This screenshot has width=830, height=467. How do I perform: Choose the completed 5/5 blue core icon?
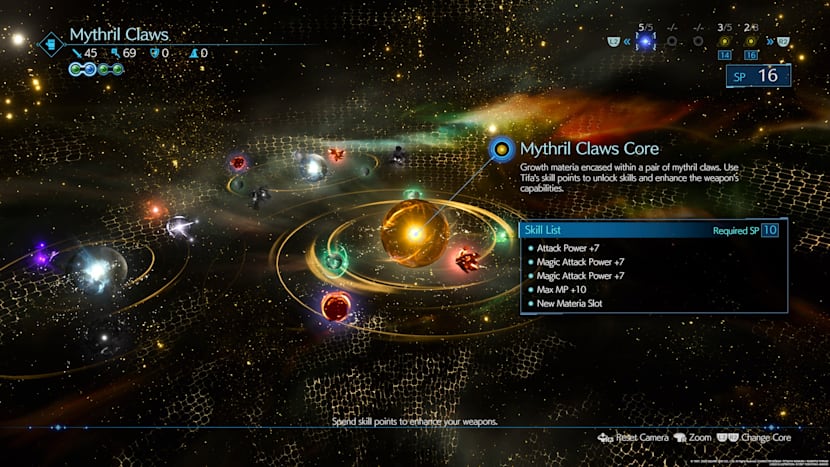[x=645, y=42]
